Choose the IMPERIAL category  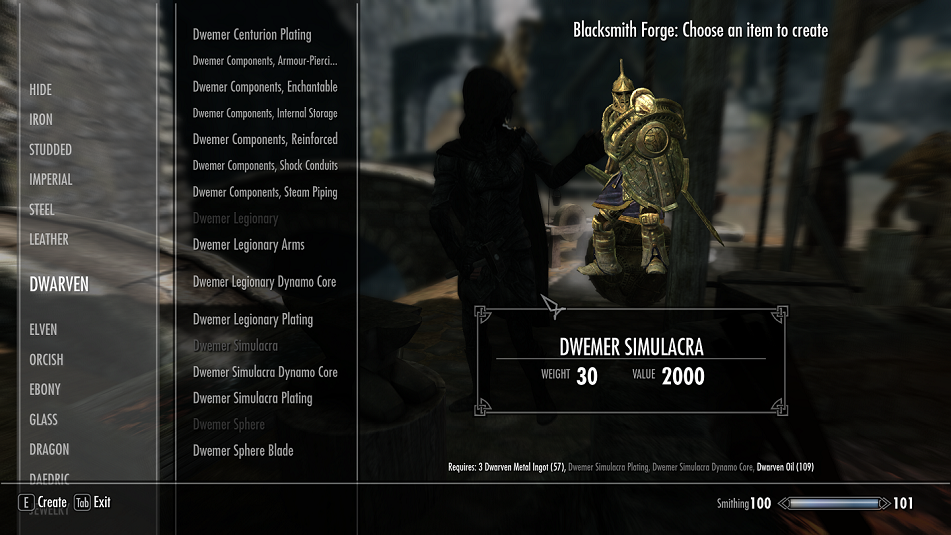pyautogui.click(x=51, y=180)
